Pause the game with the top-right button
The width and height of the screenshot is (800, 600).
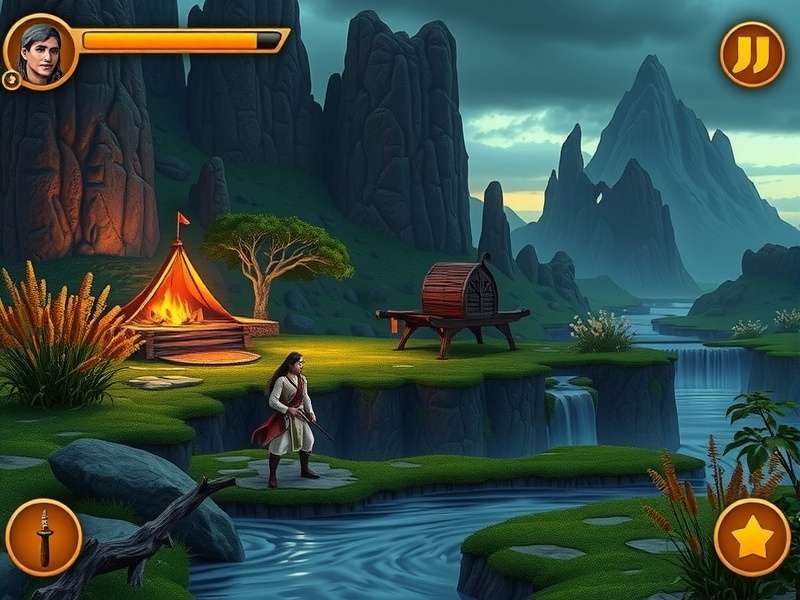(x=752, y=54)
